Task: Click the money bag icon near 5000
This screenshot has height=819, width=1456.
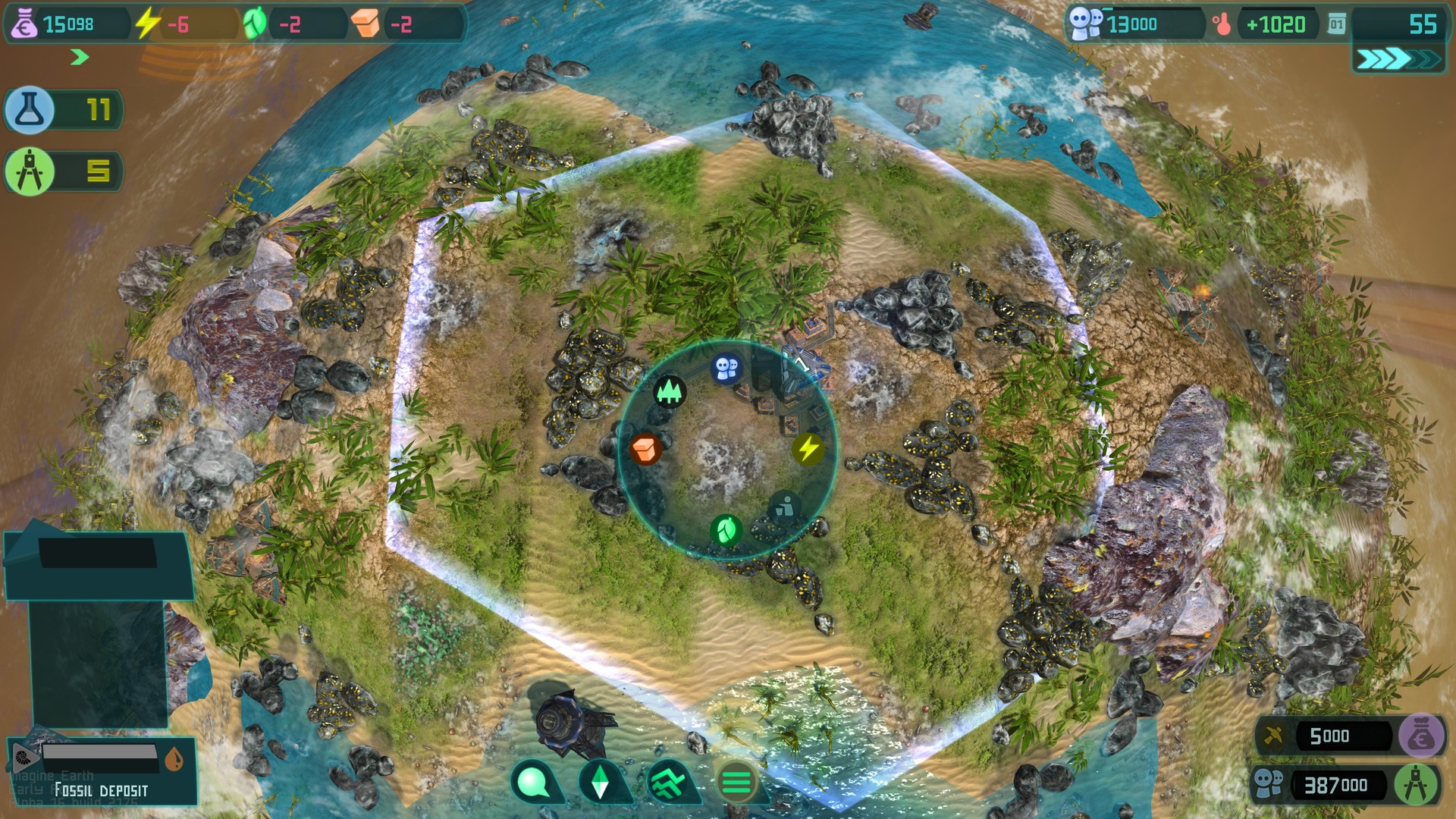Action: pos(1423,734)
